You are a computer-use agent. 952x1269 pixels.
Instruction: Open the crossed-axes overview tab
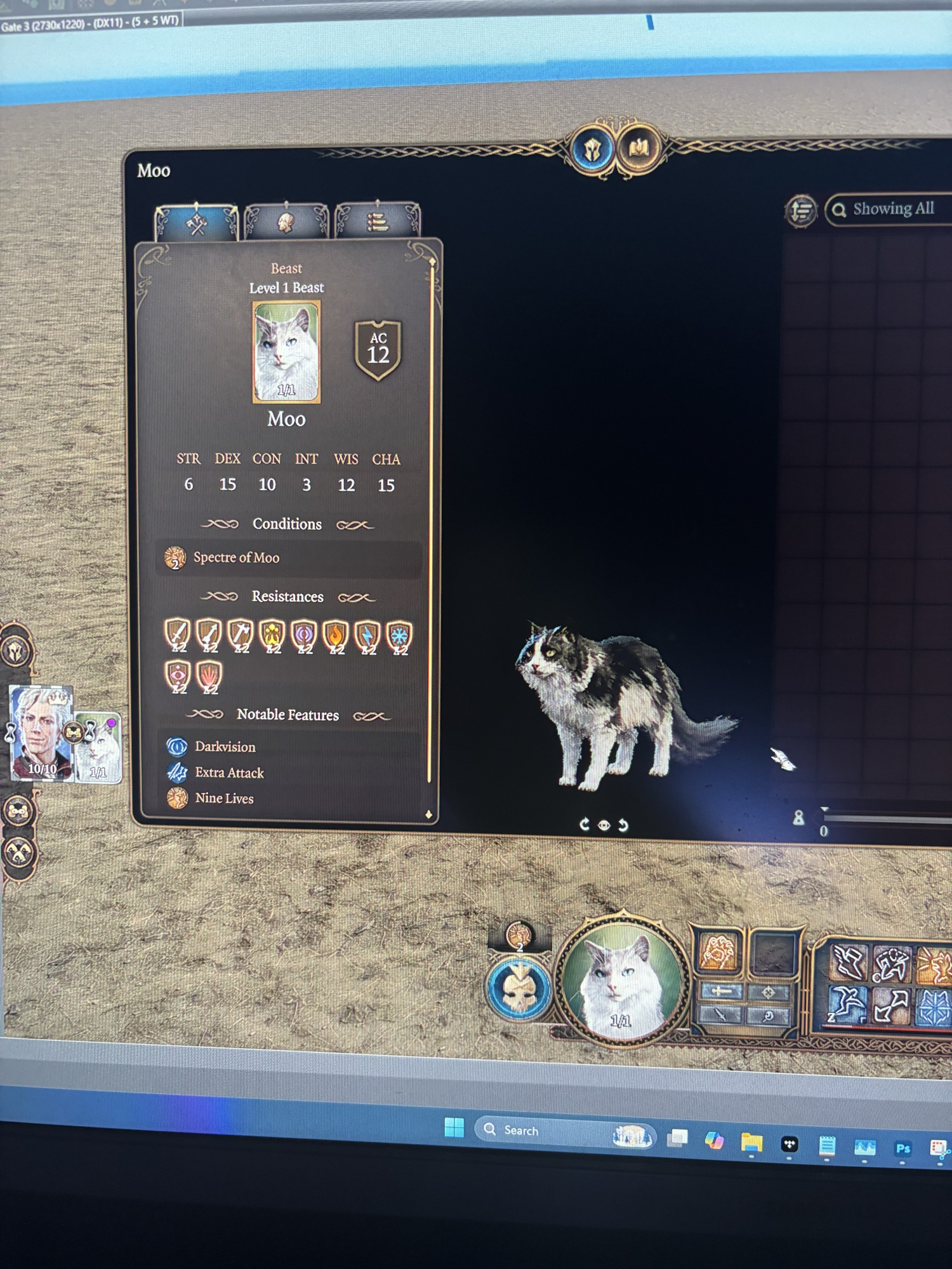pos(196,222)
